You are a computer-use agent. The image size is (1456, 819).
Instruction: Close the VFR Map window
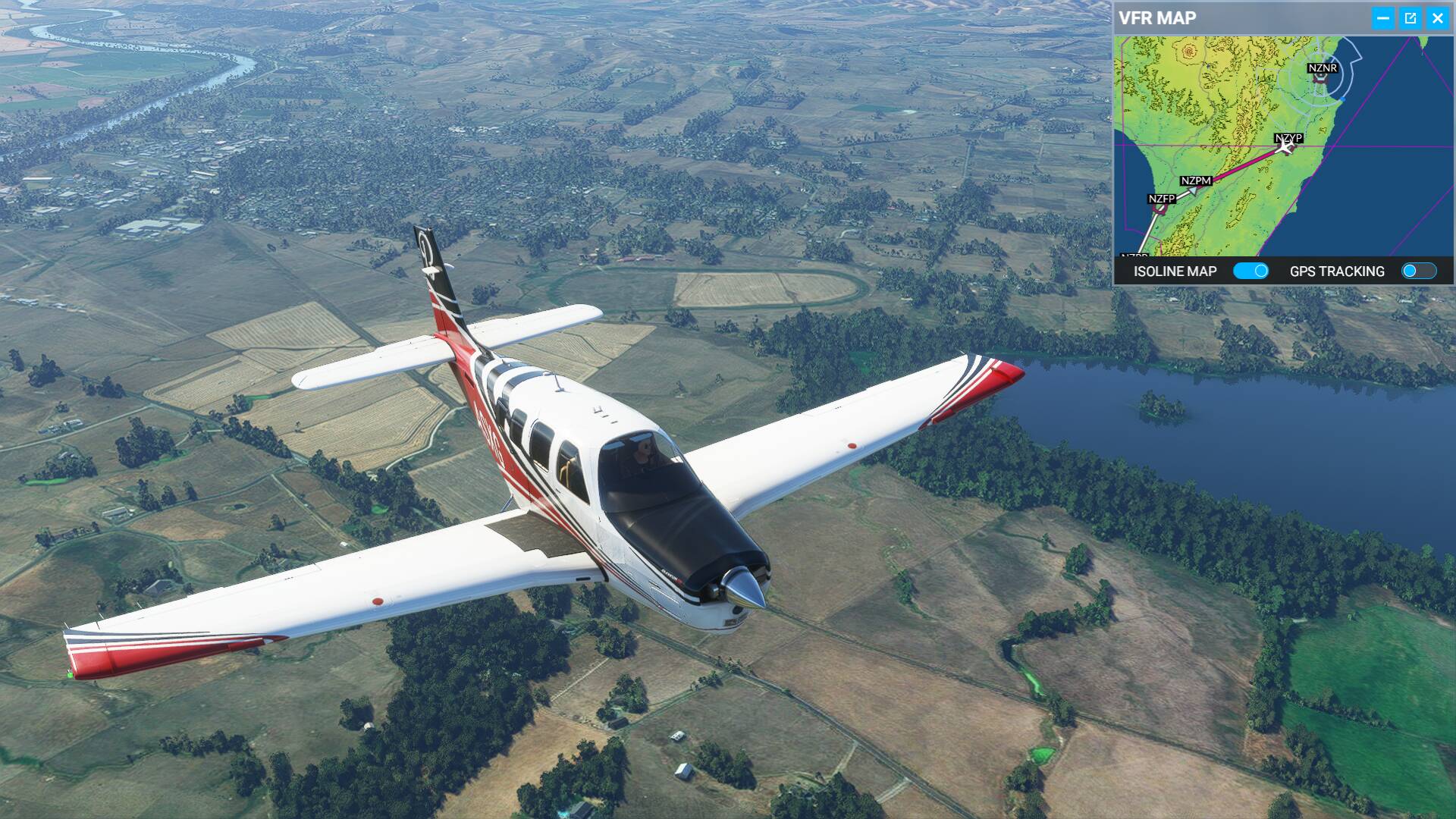coord(1437,19)
